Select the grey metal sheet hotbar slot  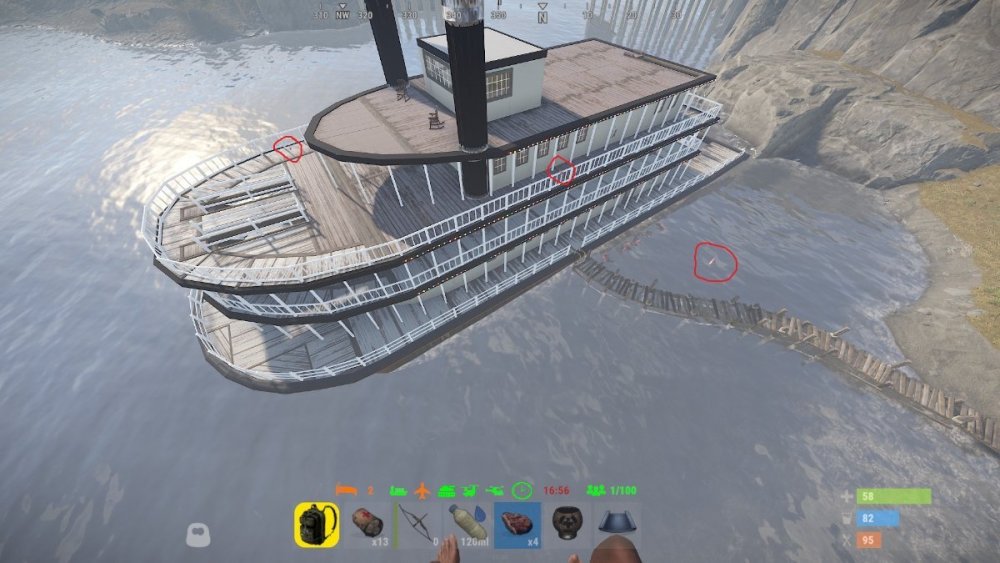click(616, 525)
